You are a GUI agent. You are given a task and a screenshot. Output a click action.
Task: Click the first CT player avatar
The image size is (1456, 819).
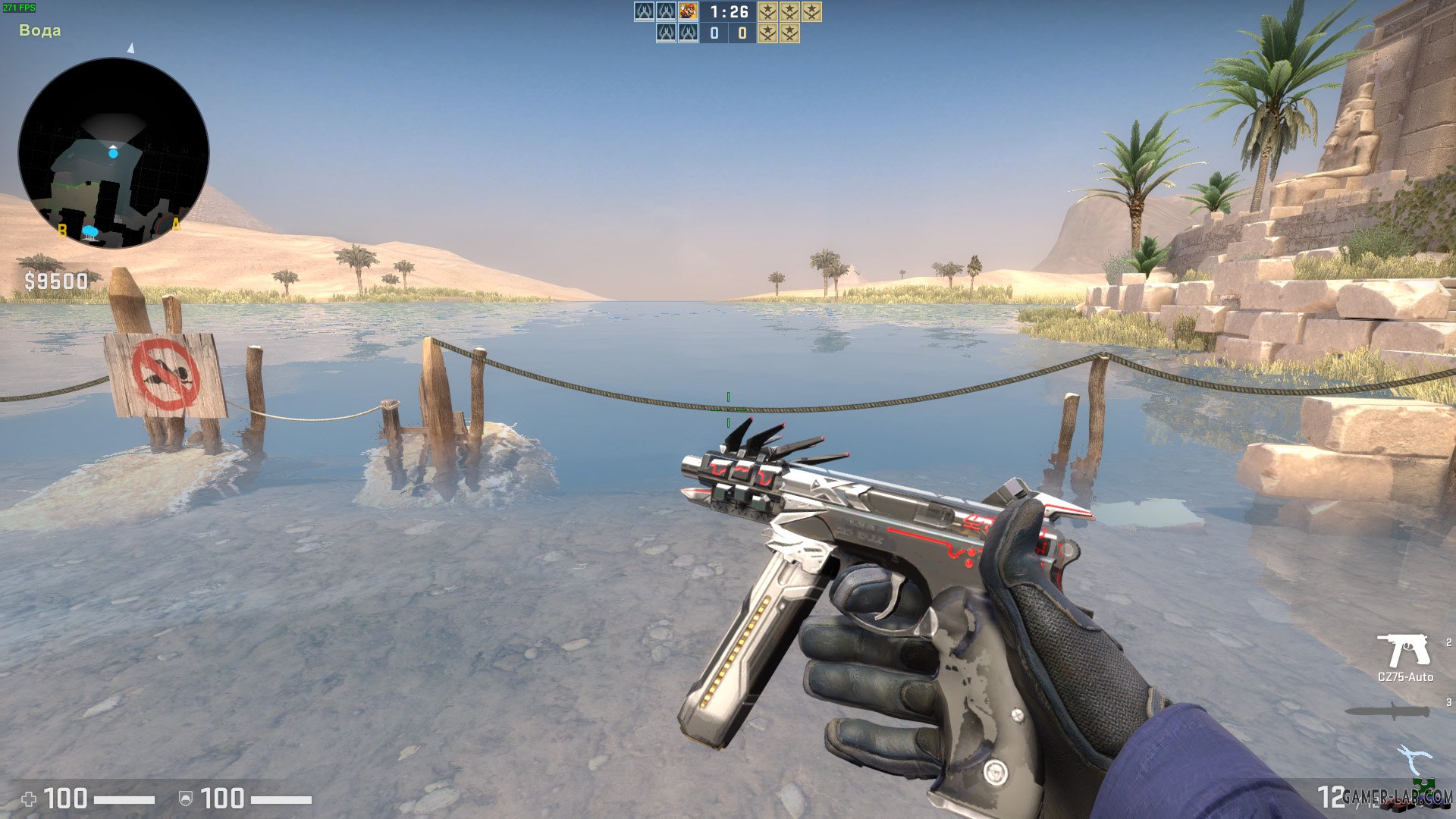643,12
